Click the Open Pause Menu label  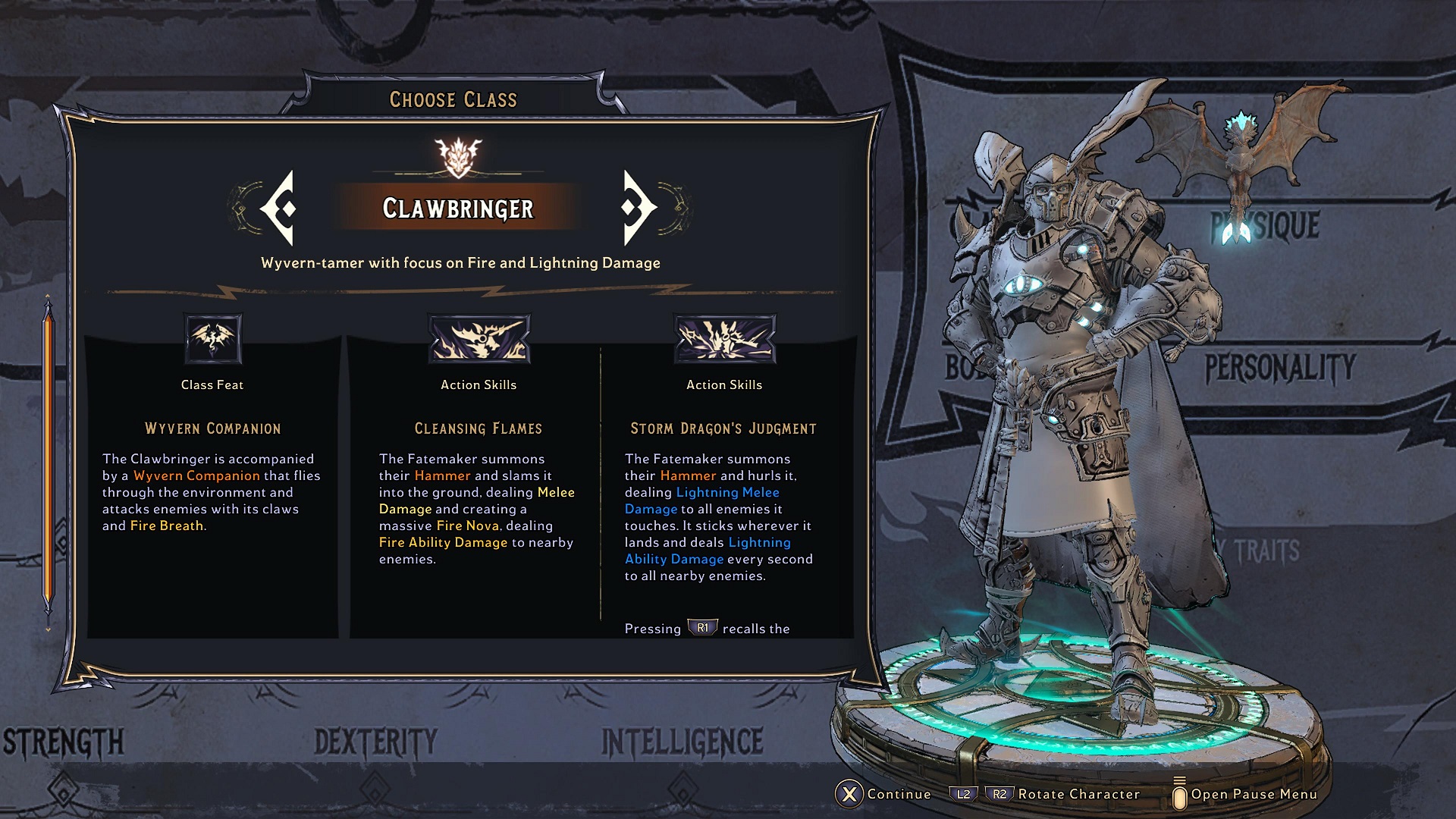click(x=1254, y=794)
